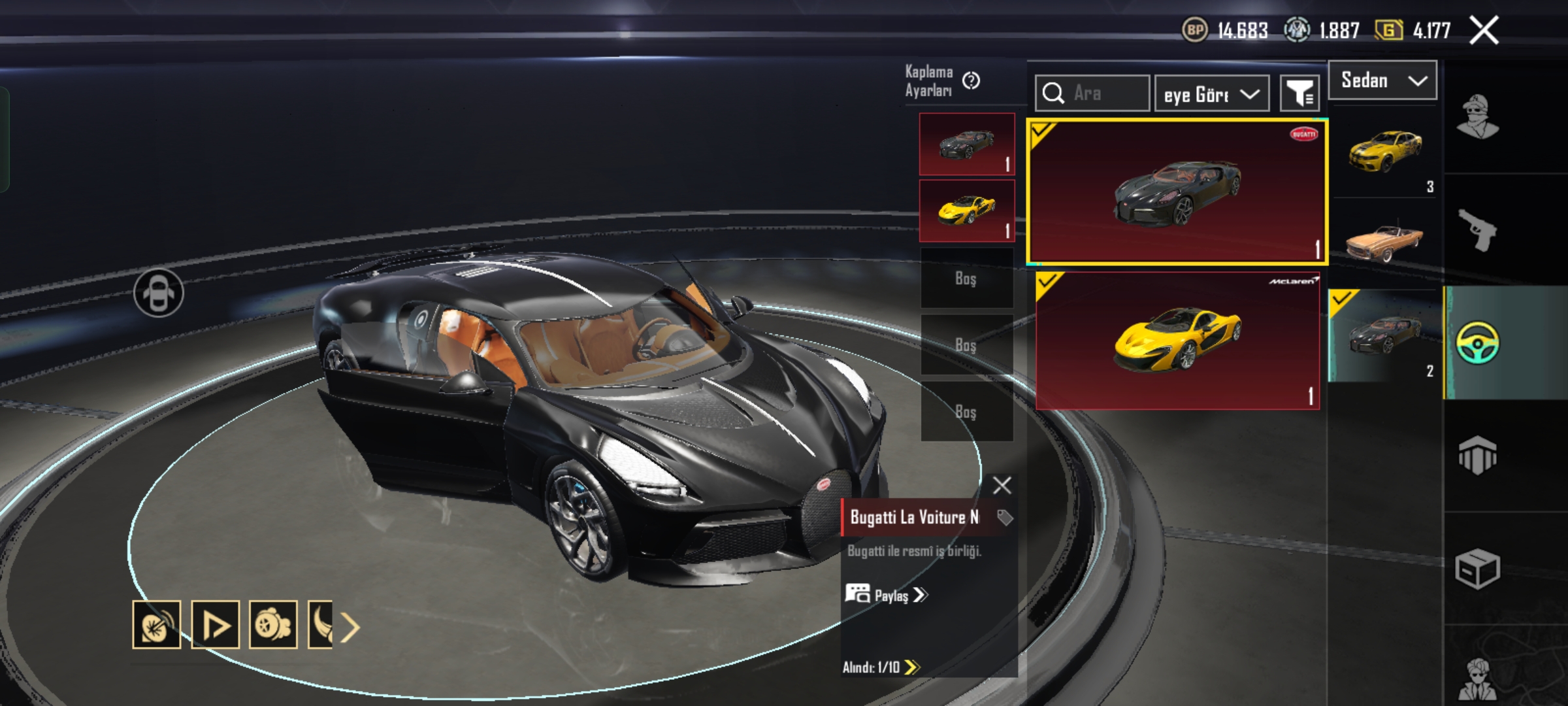Open the filter funnel button
Viewport: 1568px width, 706px height.
coord(1299,94)
